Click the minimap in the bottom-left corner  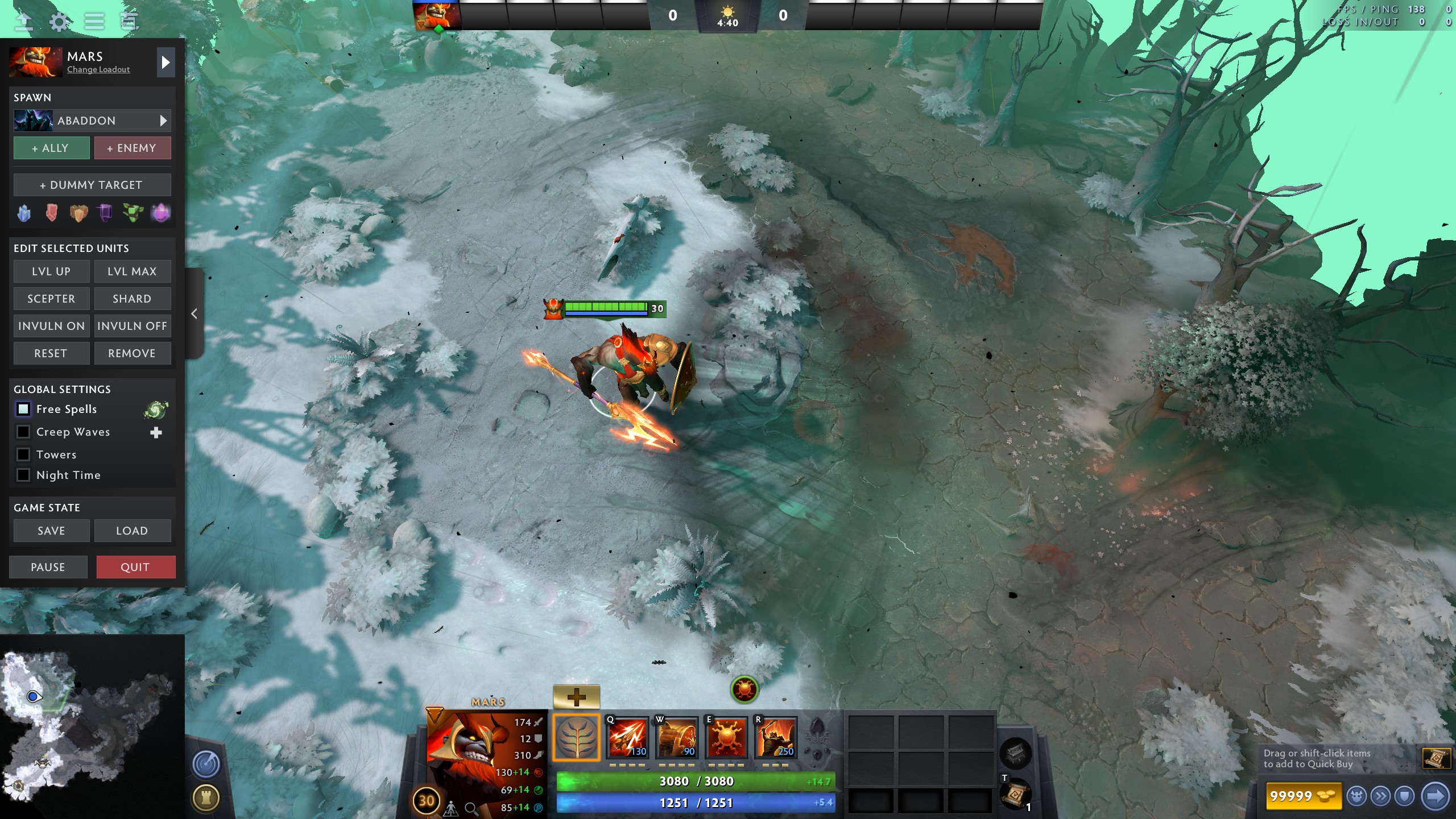(91, 728)
